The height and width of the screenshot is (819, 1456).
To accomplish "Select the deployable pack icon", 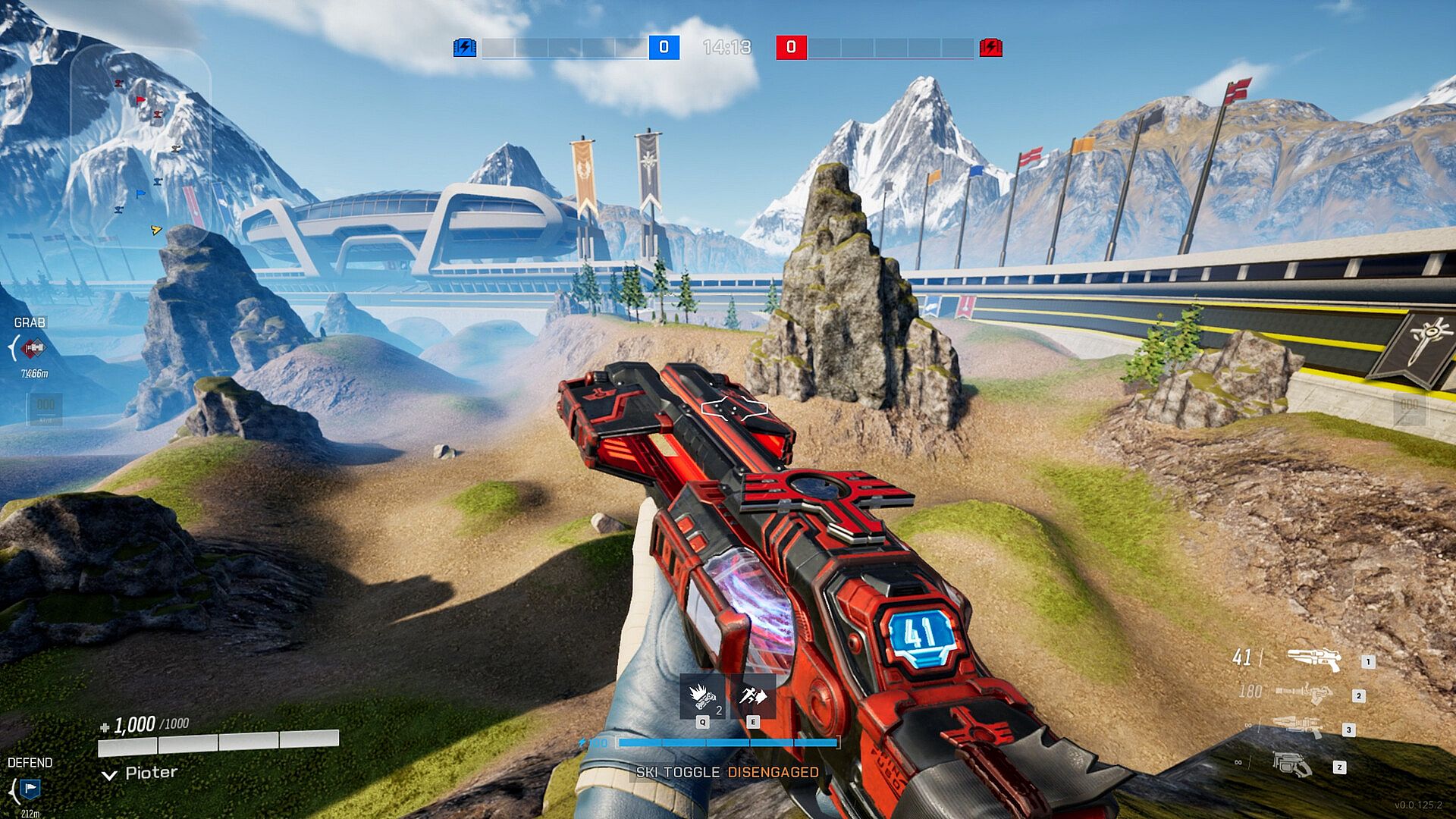I will [1292, 764].
